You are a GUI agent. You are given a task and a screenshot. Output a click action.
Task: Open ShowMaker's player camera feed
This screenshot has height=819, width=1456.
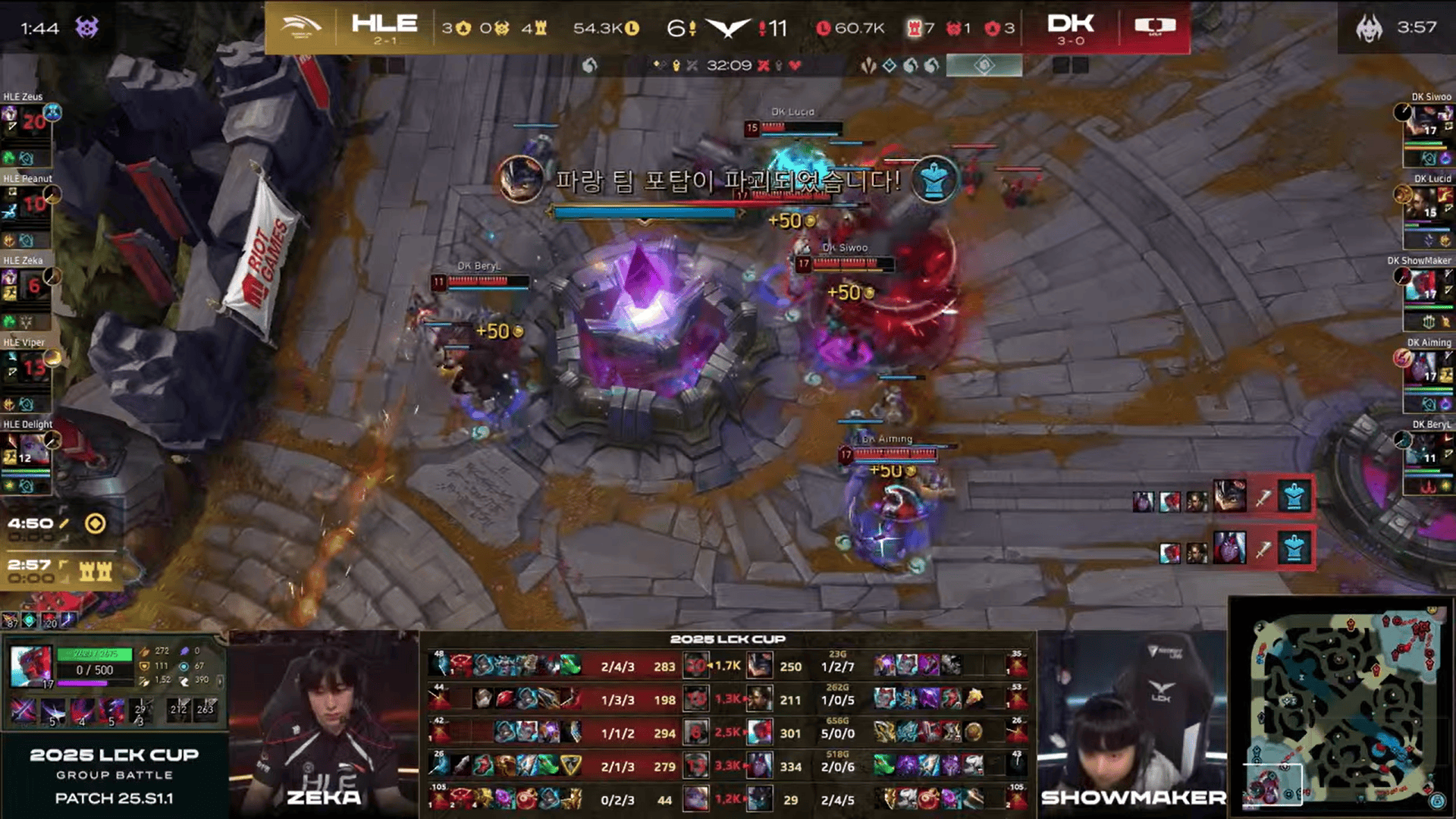pos(1131,724)
